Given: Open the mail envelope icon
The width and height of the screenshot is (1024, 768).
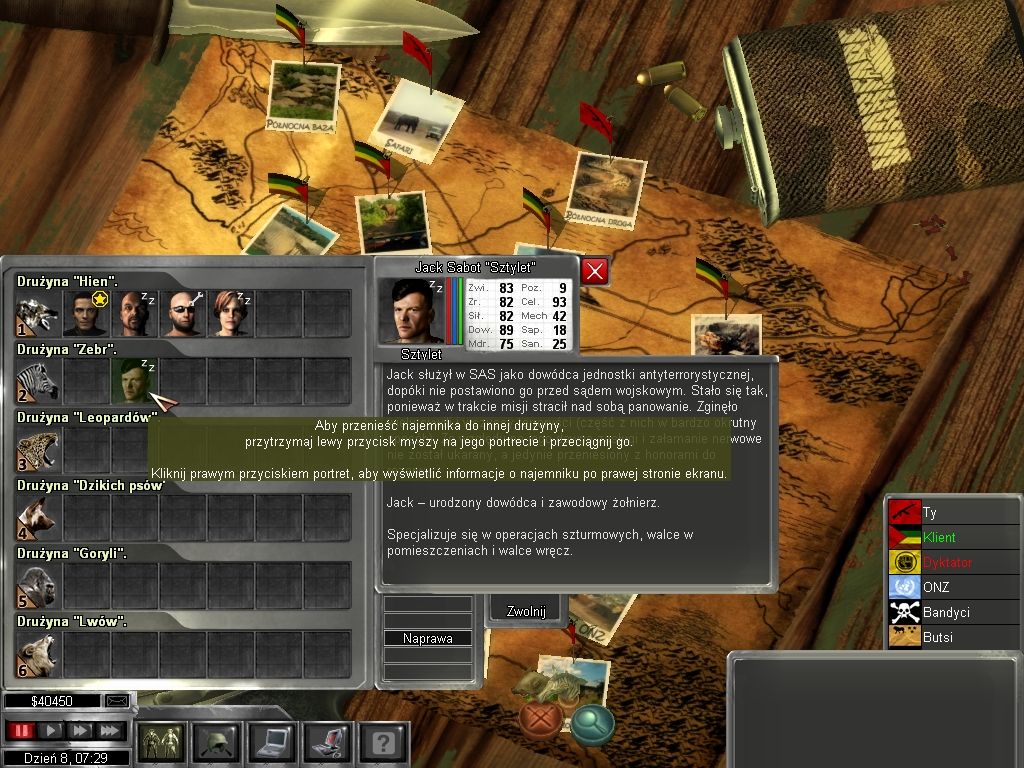Looking at the screenshot, I should [x=117, y=701].
